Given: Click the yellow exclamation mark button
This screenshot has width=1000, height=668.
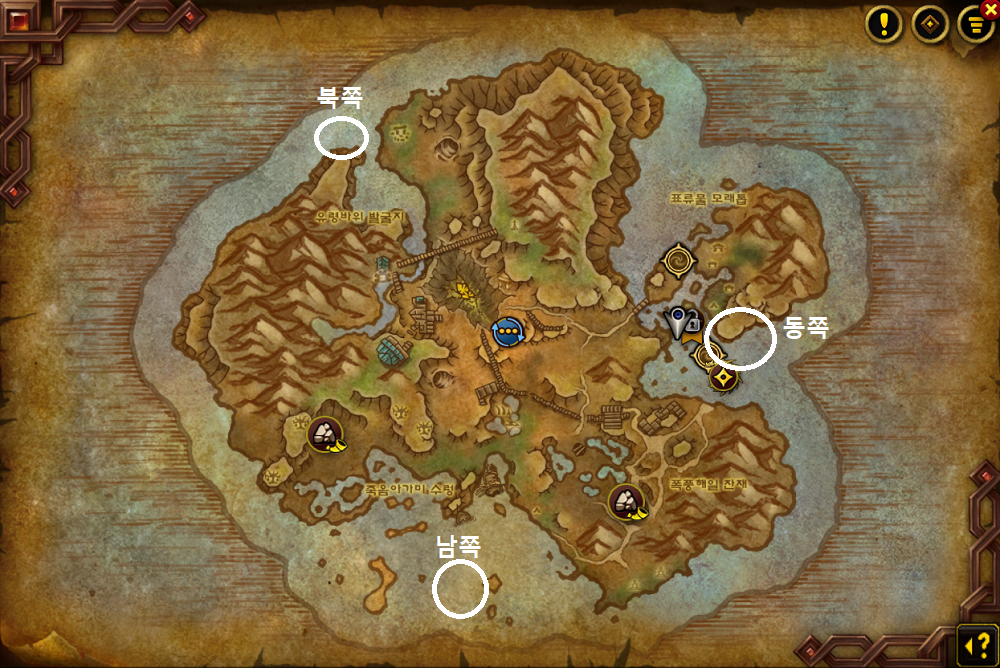Looking at the screenshot, I should [x=884, y=25].
